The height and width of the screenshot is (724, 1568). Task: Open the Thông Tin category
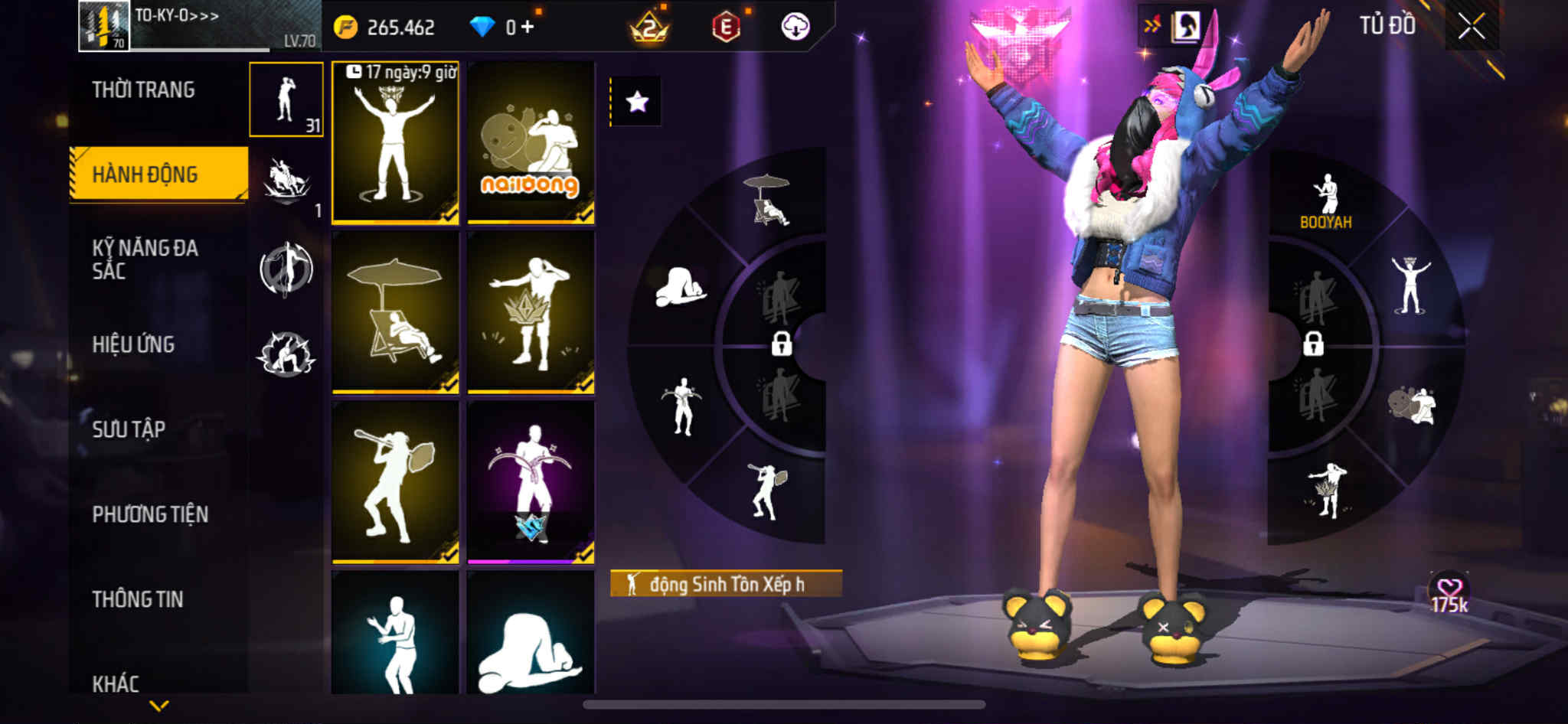pyautogui.click(x=138, y=599)
